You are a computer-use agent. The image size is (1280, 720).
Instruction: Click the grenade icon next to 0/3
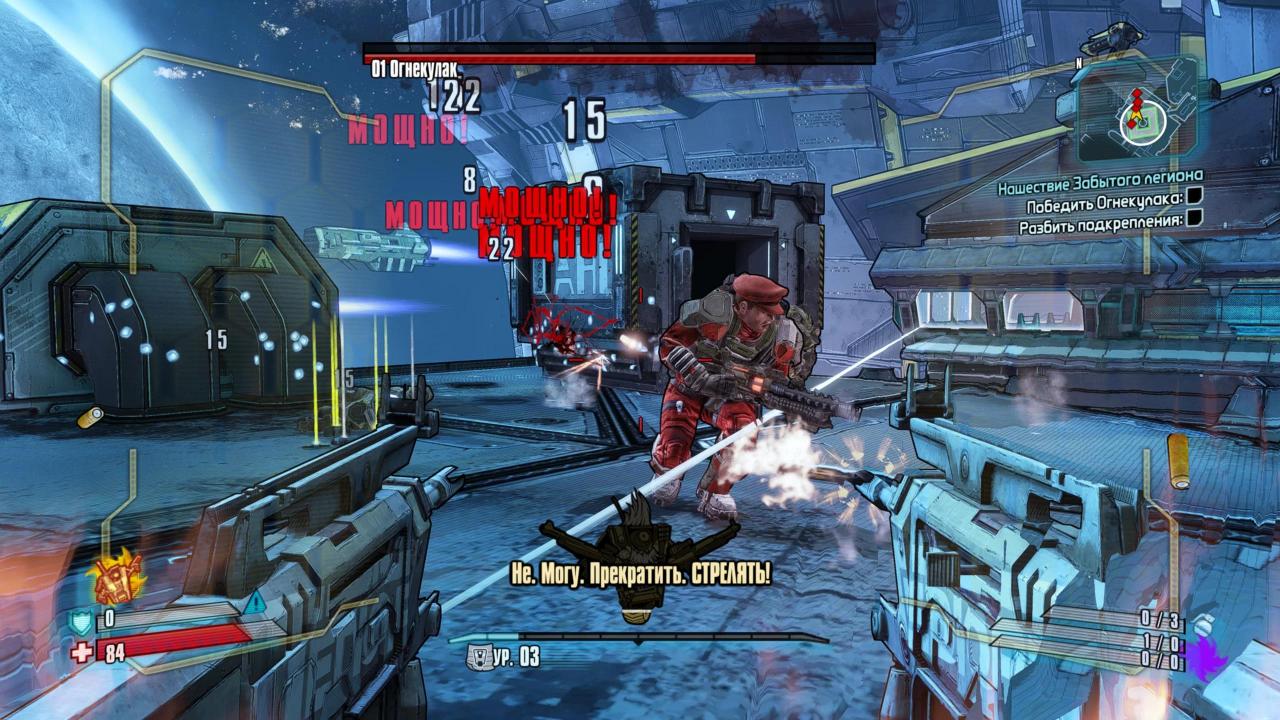(1203, 623)
